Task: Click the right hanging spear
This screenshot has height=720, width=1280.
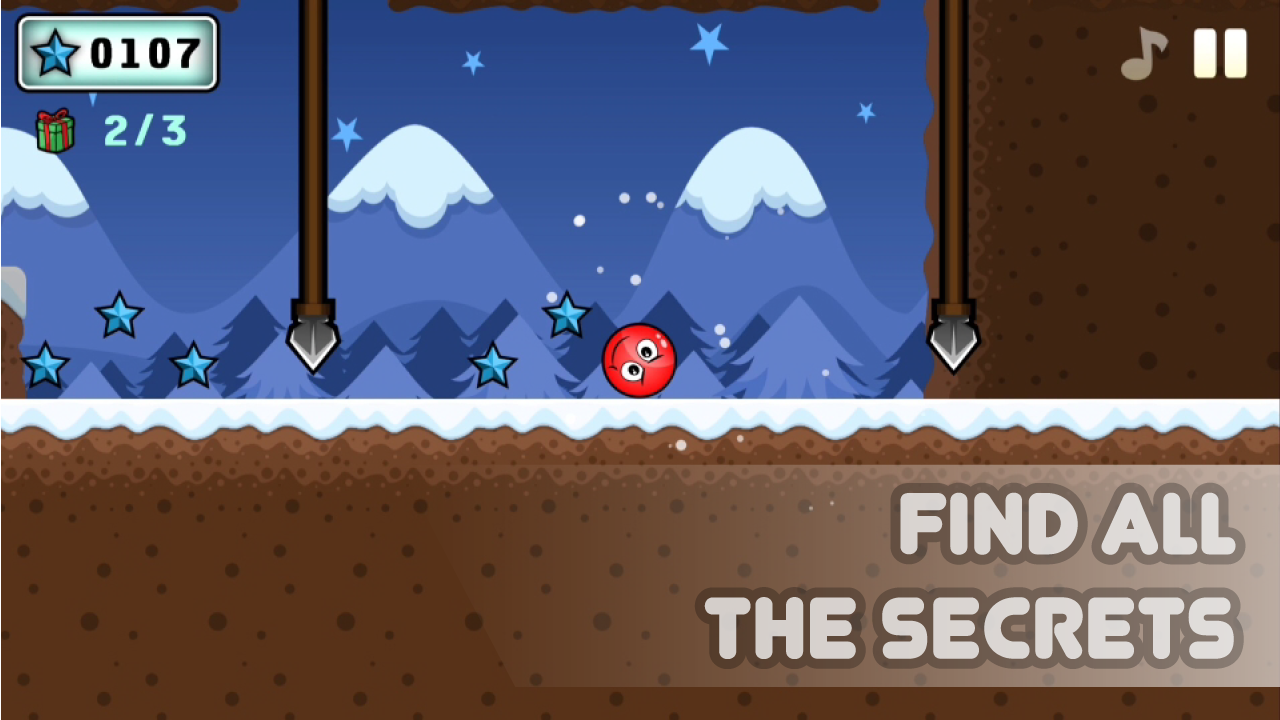Action: tap(954, 335)
